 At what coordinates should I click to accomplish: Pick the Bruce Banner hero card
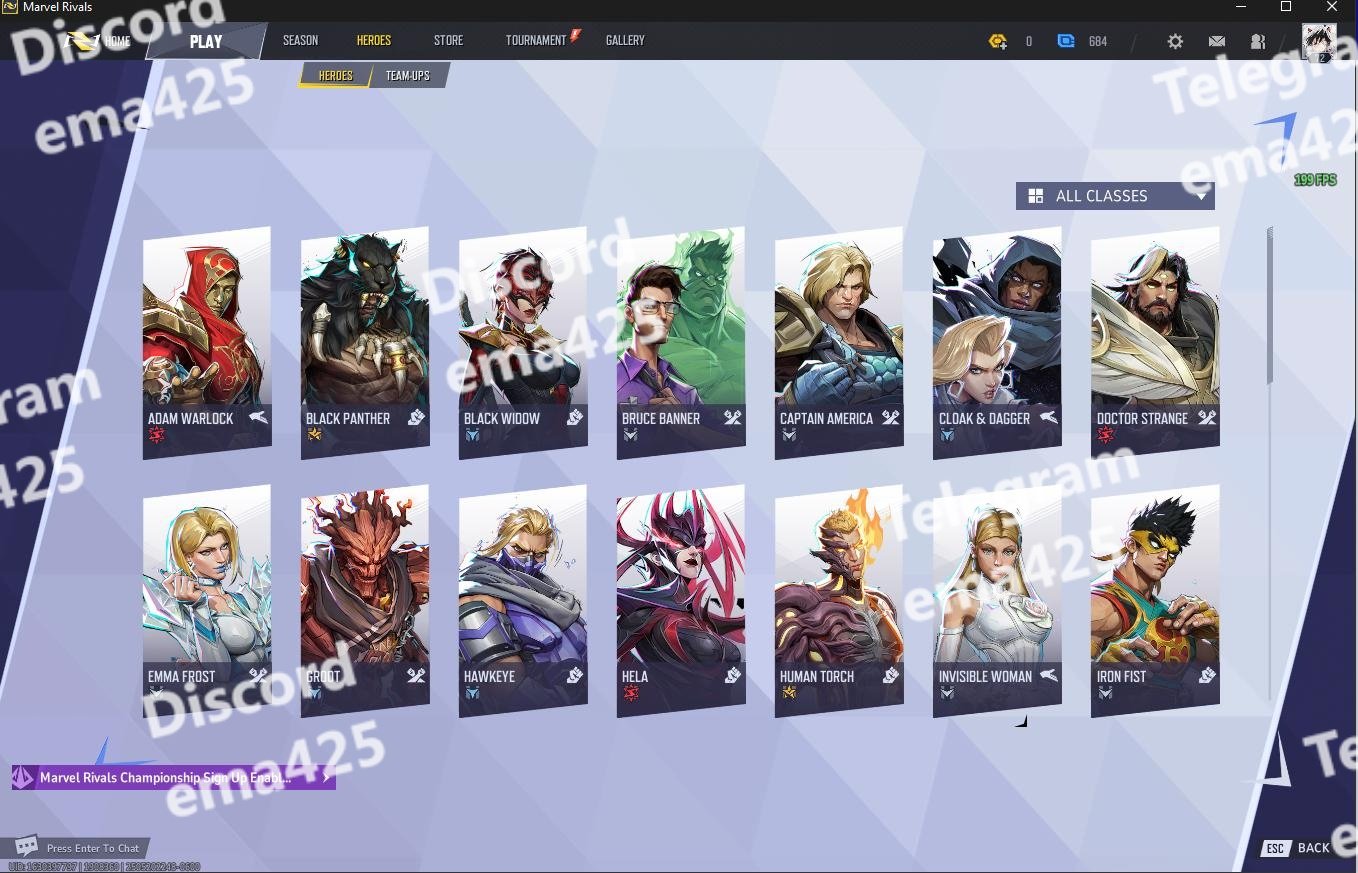pos(680,340)
